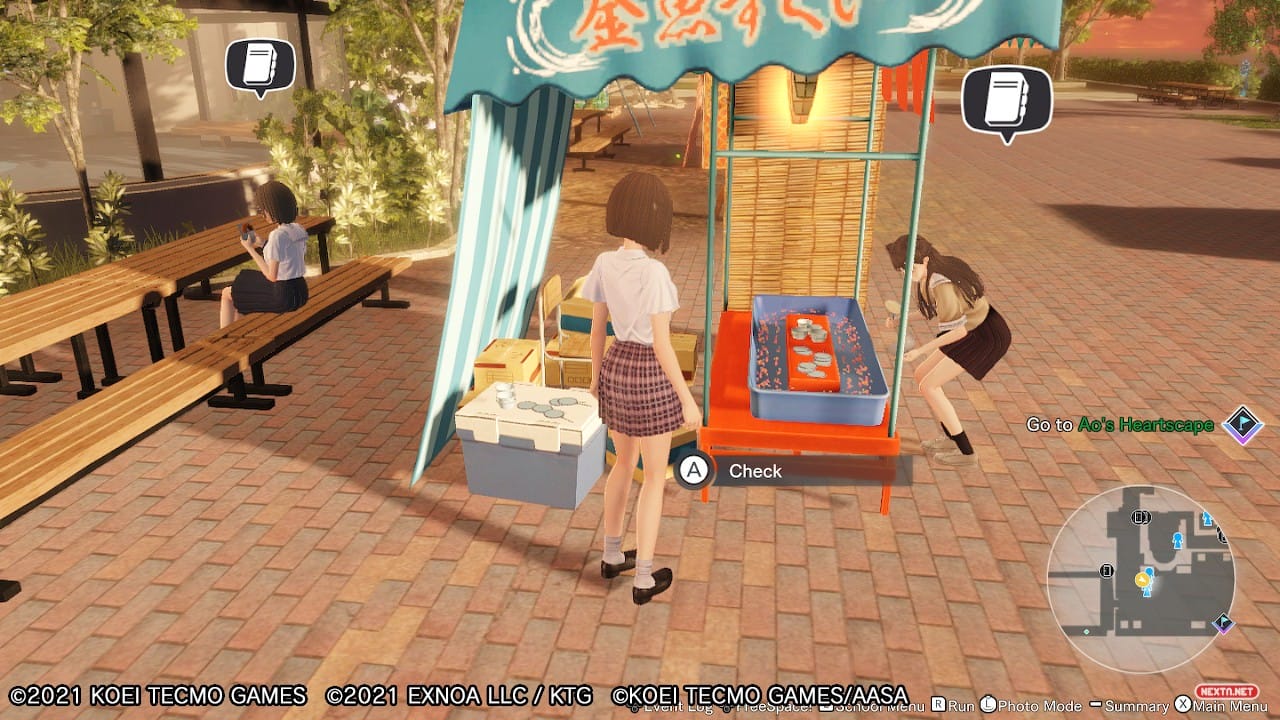Activate Photo Mode via its camera icon
This screenshot has height=720, width=1280.
(x=990, y=710)
